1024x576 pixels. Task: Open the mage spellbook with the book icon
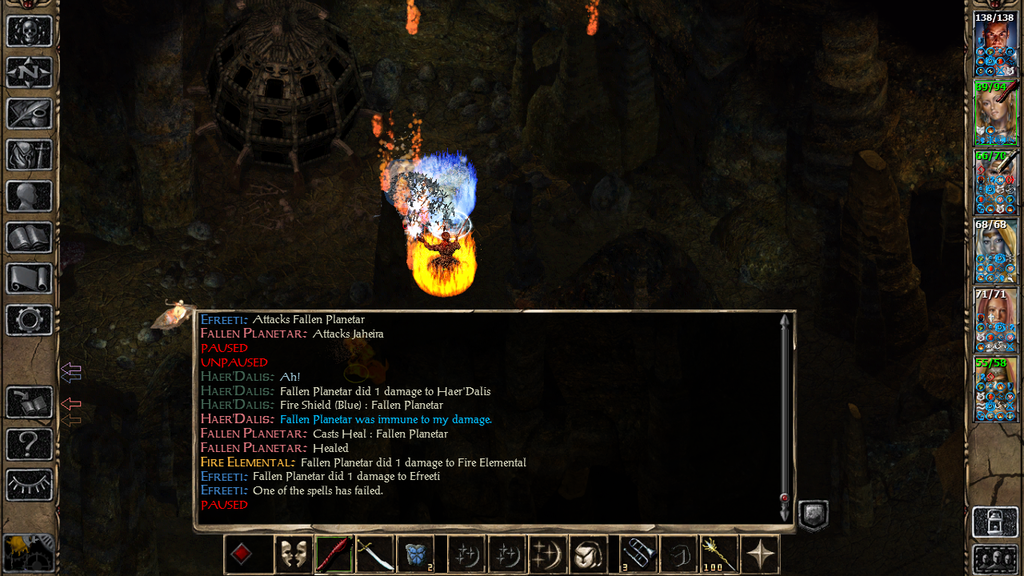coord(29,237)
